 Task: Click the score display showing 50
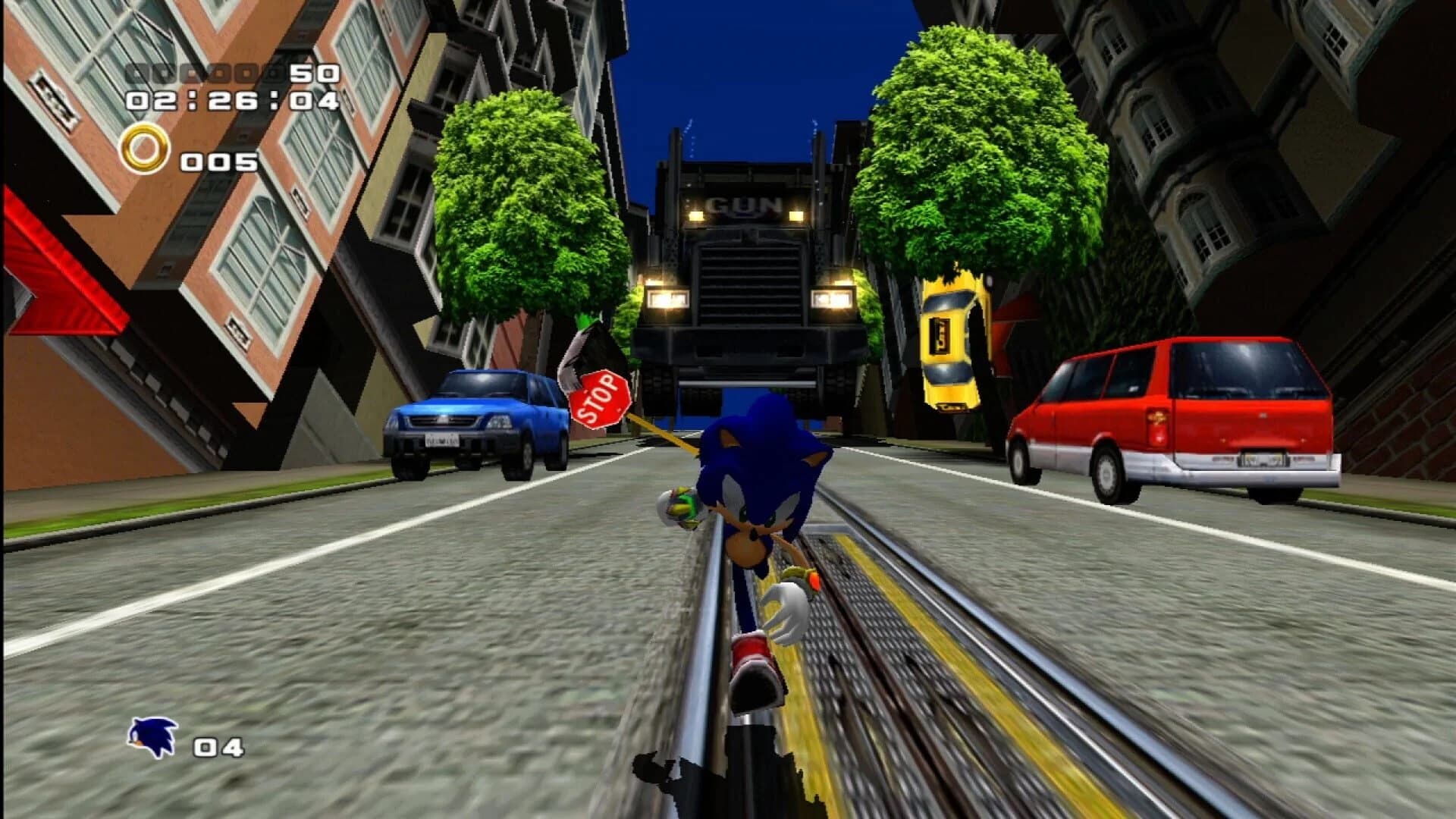pos(315,74)
